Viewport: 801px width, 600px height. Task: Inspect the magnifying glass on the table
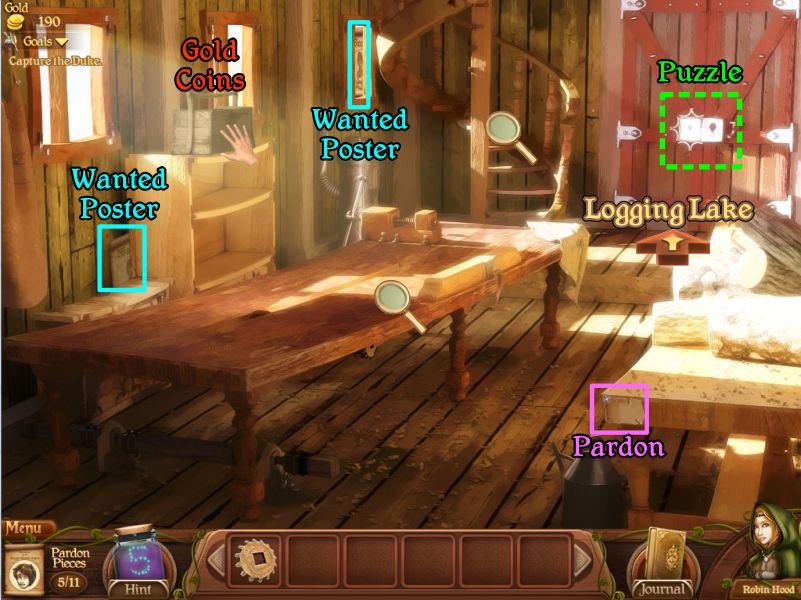coord(394,298)
